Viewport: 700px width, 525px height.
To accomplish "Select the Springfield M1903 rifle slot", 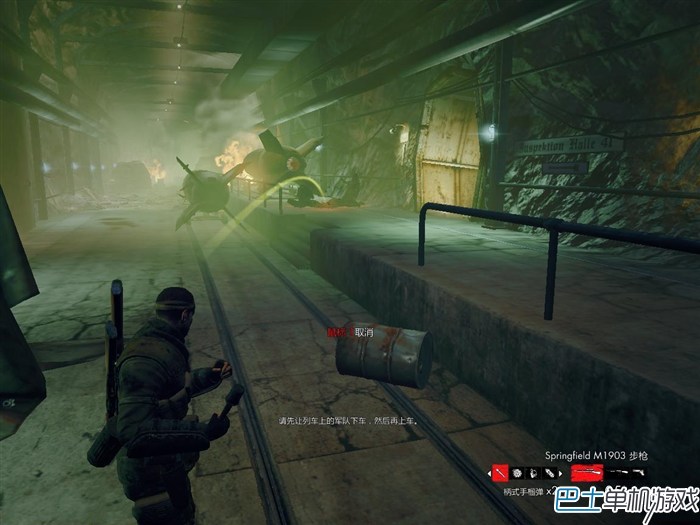I will click(587, 472).
